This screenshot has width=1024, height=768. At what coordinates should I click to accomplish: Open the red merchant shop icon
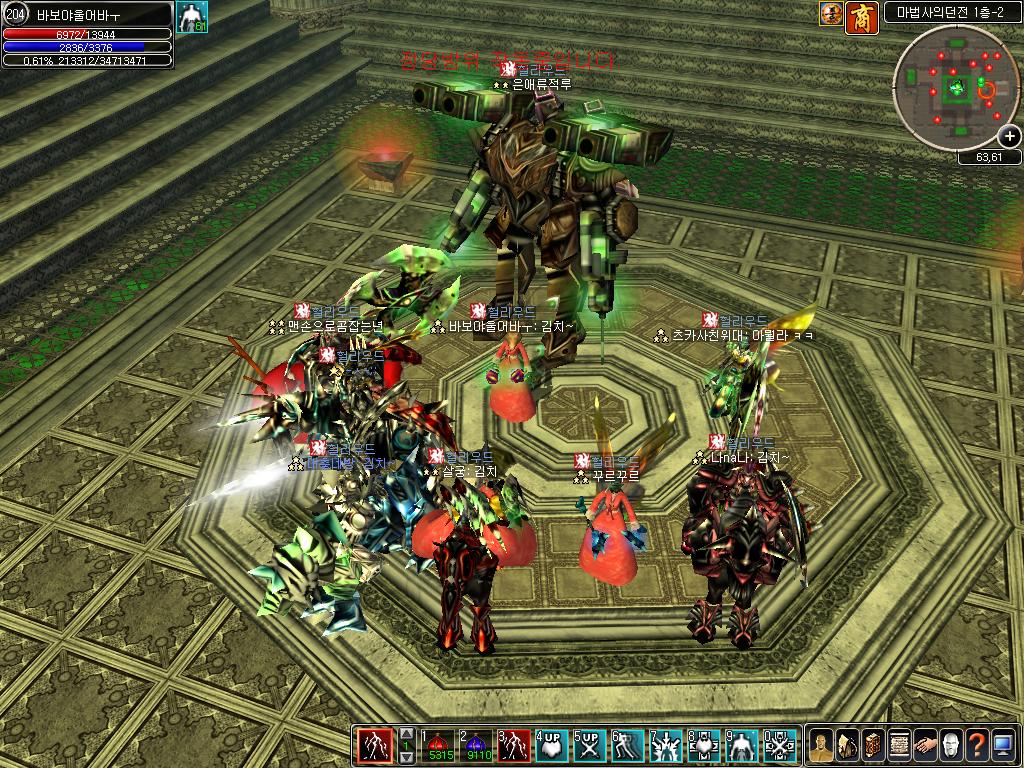click(862, 14)
